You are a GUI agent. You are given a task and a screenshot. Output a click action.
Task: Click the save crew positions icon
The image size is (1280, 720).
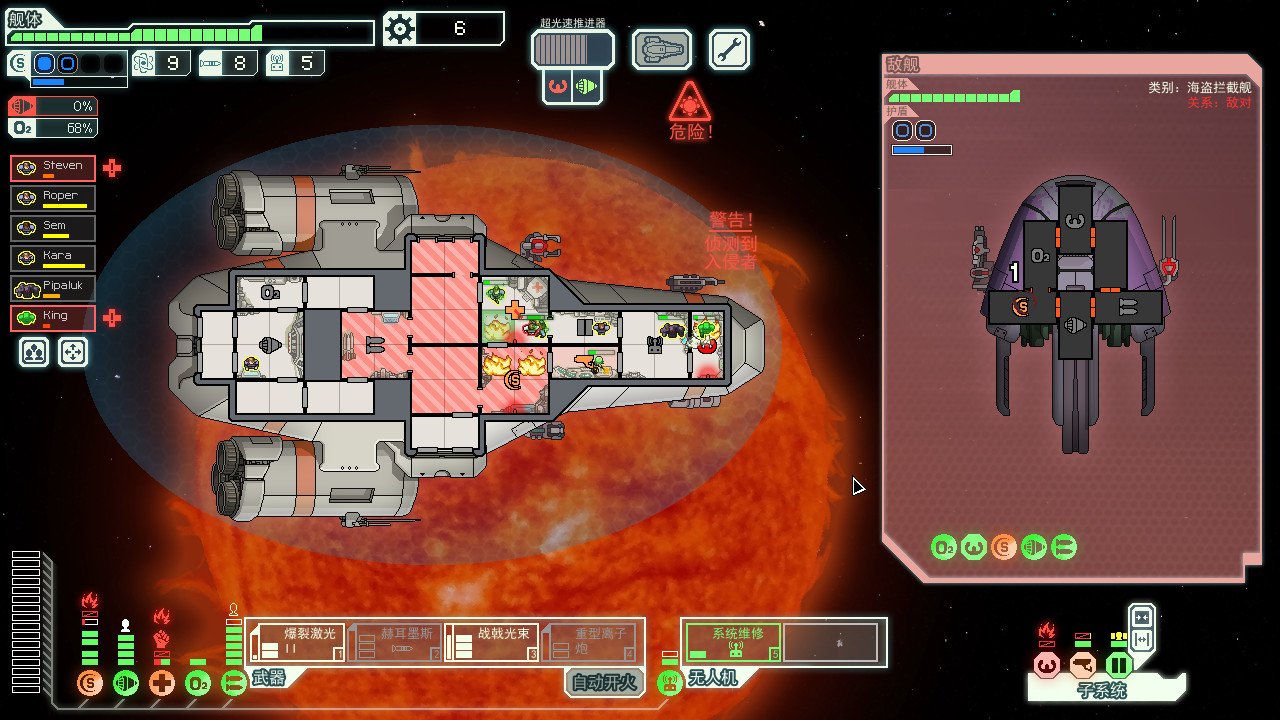pyautogui.click(x=33, y=352)
